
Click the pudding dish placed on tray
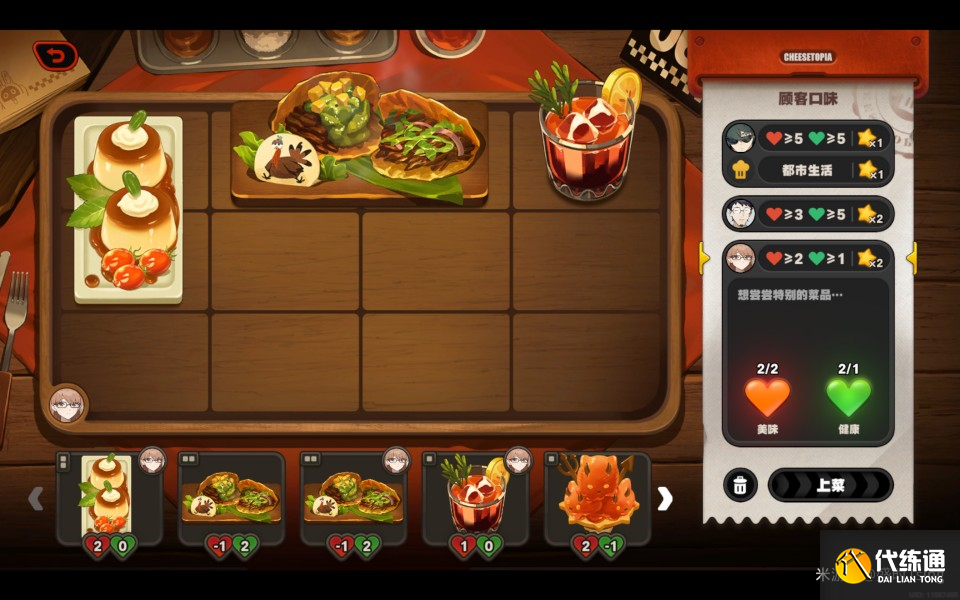[128, 208]
